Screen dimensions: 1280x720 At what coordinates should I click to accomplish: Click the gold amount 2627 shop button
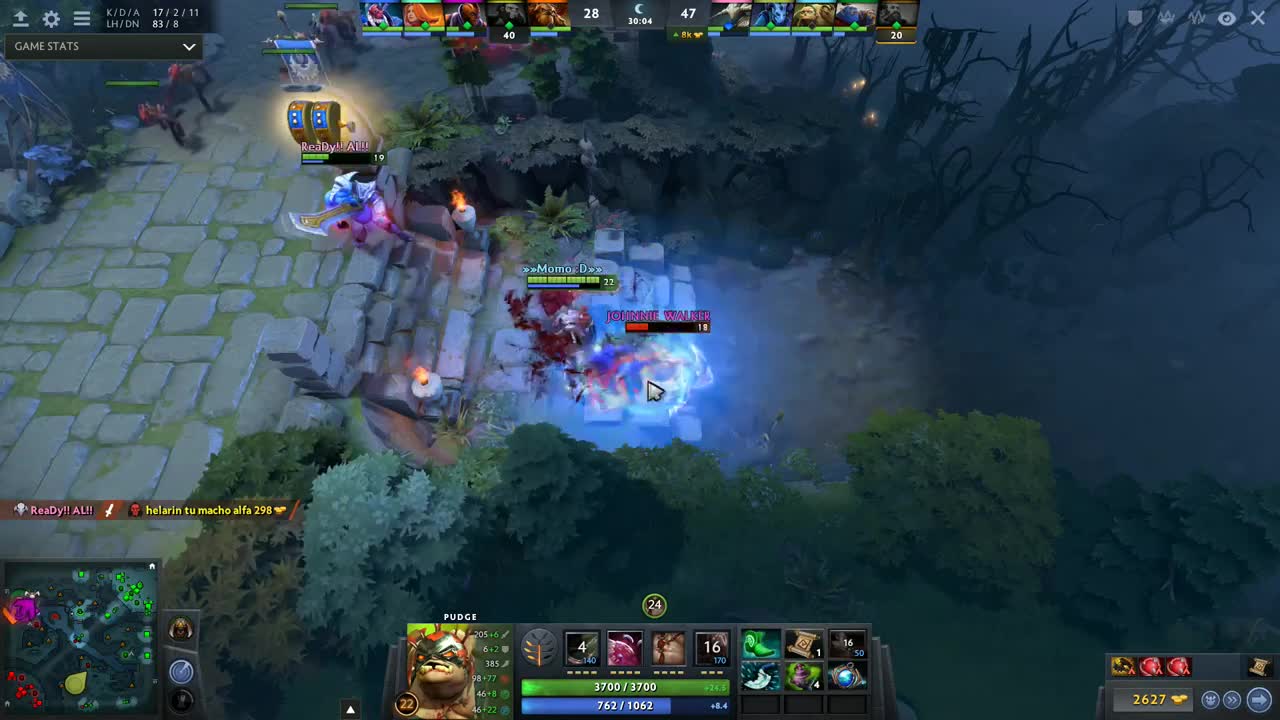point(1160,700)
